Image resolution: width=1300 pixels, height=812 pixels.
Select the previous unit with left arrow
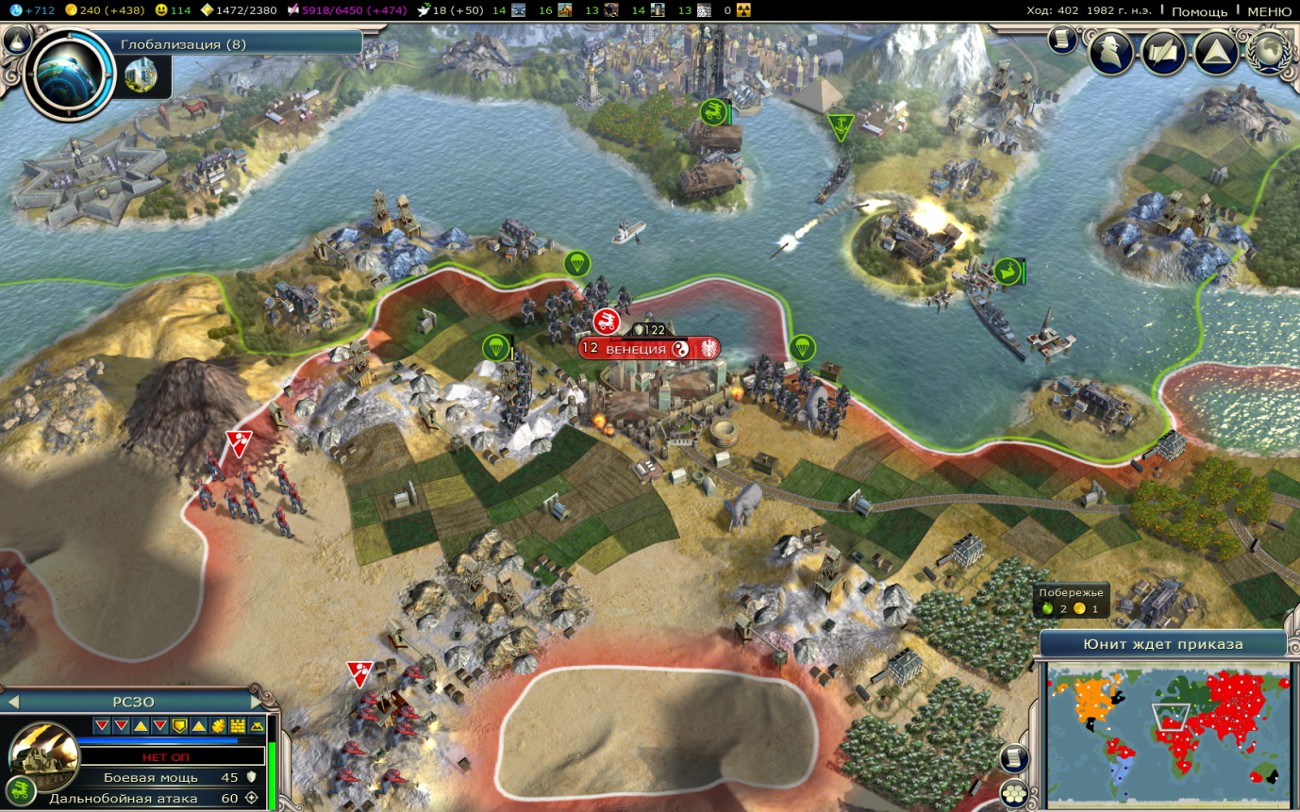12,701
